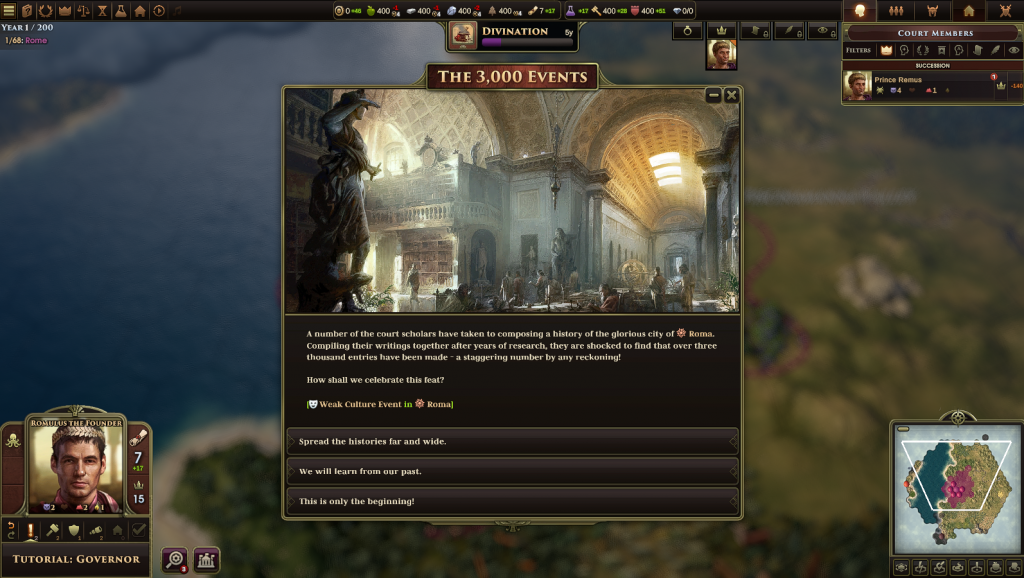Viewport: 1024px width, 578px height.
Task: Open the laurel wreath menu in top bar
Action: [46, 11]
